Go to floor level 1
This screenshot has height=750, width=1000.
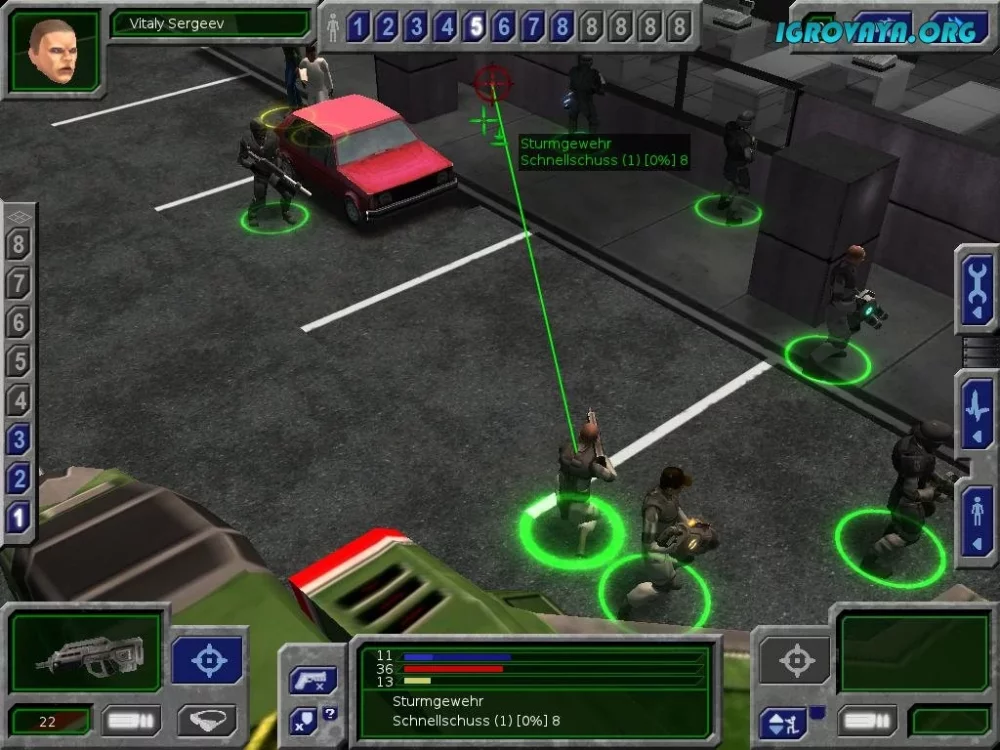19,517
